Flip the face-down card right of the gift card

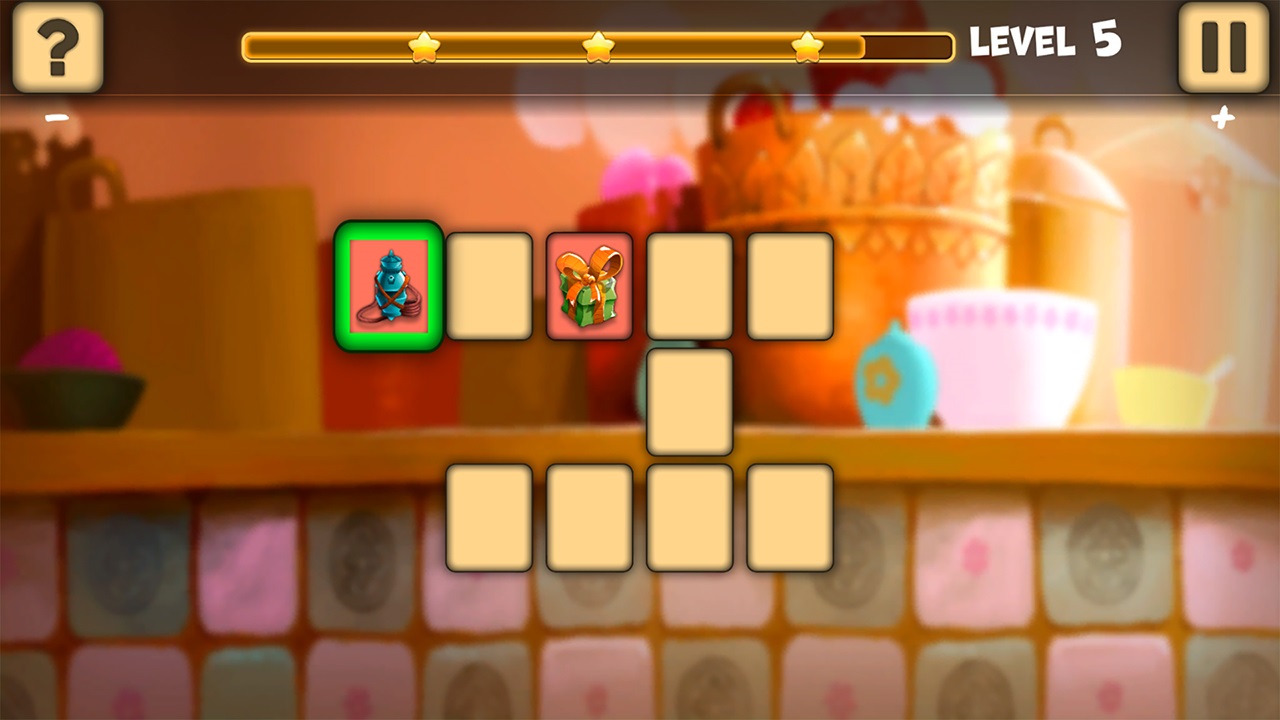688,287
